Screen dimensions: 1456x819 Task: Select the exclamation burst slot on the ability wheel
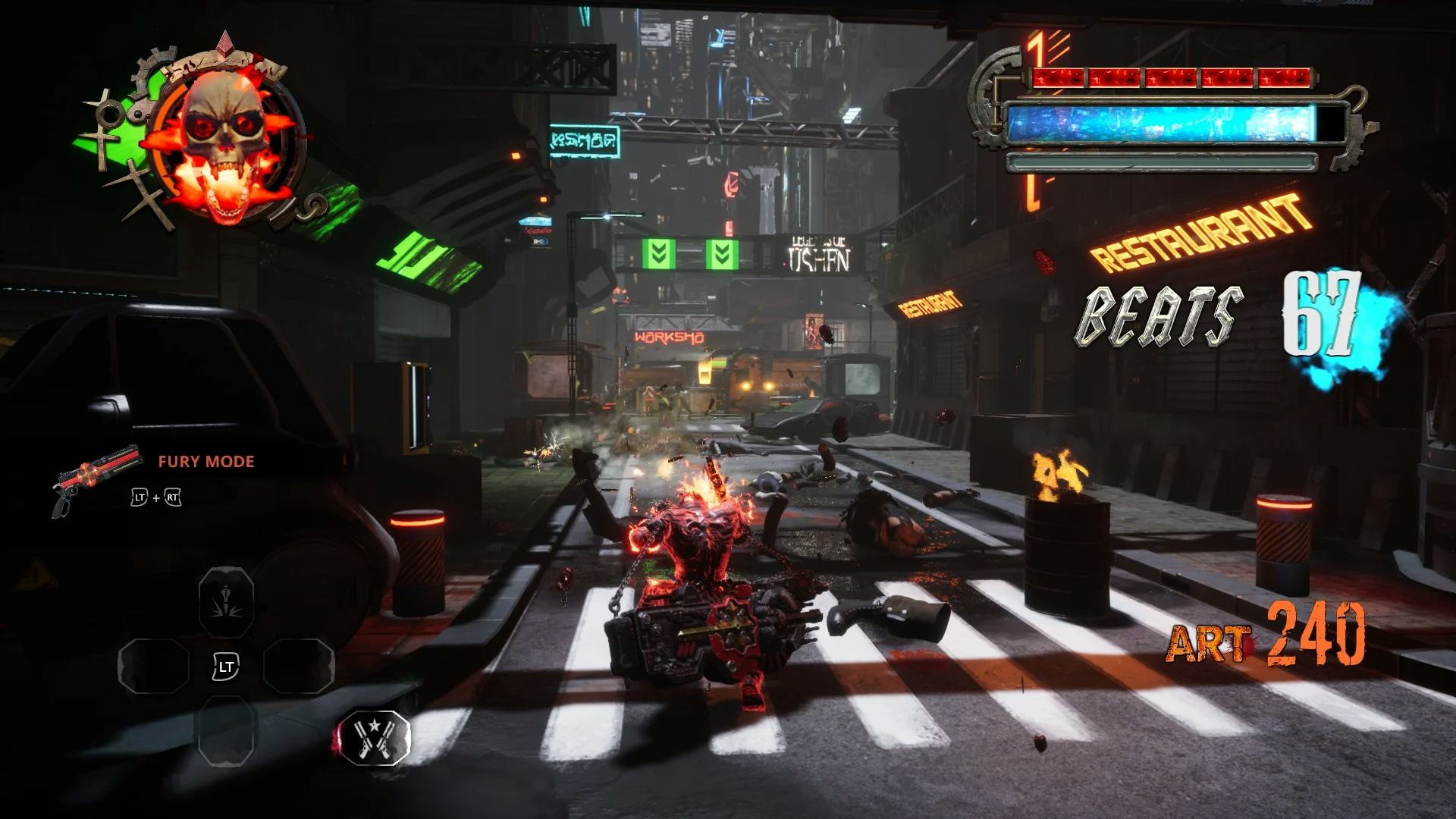(224, 601)
